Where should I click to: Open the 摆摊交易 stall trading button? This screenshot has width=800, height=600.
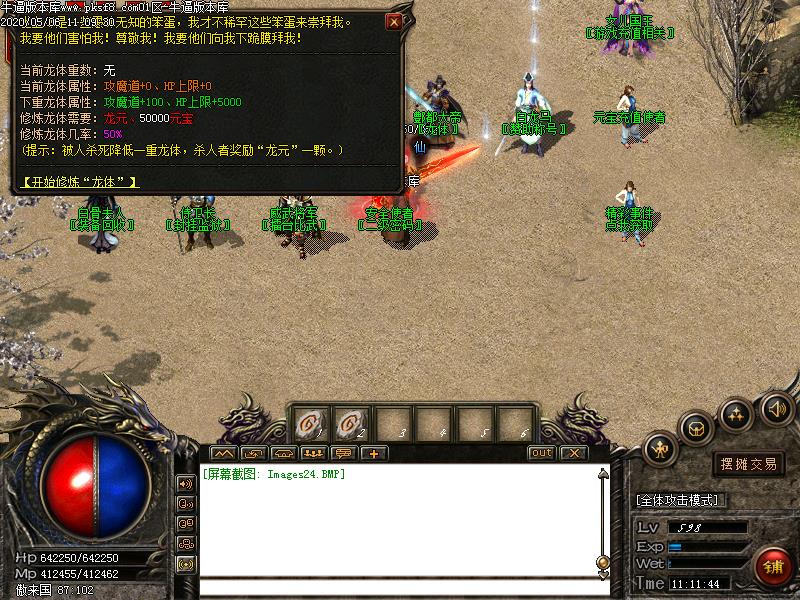click(x=749, y=464)
